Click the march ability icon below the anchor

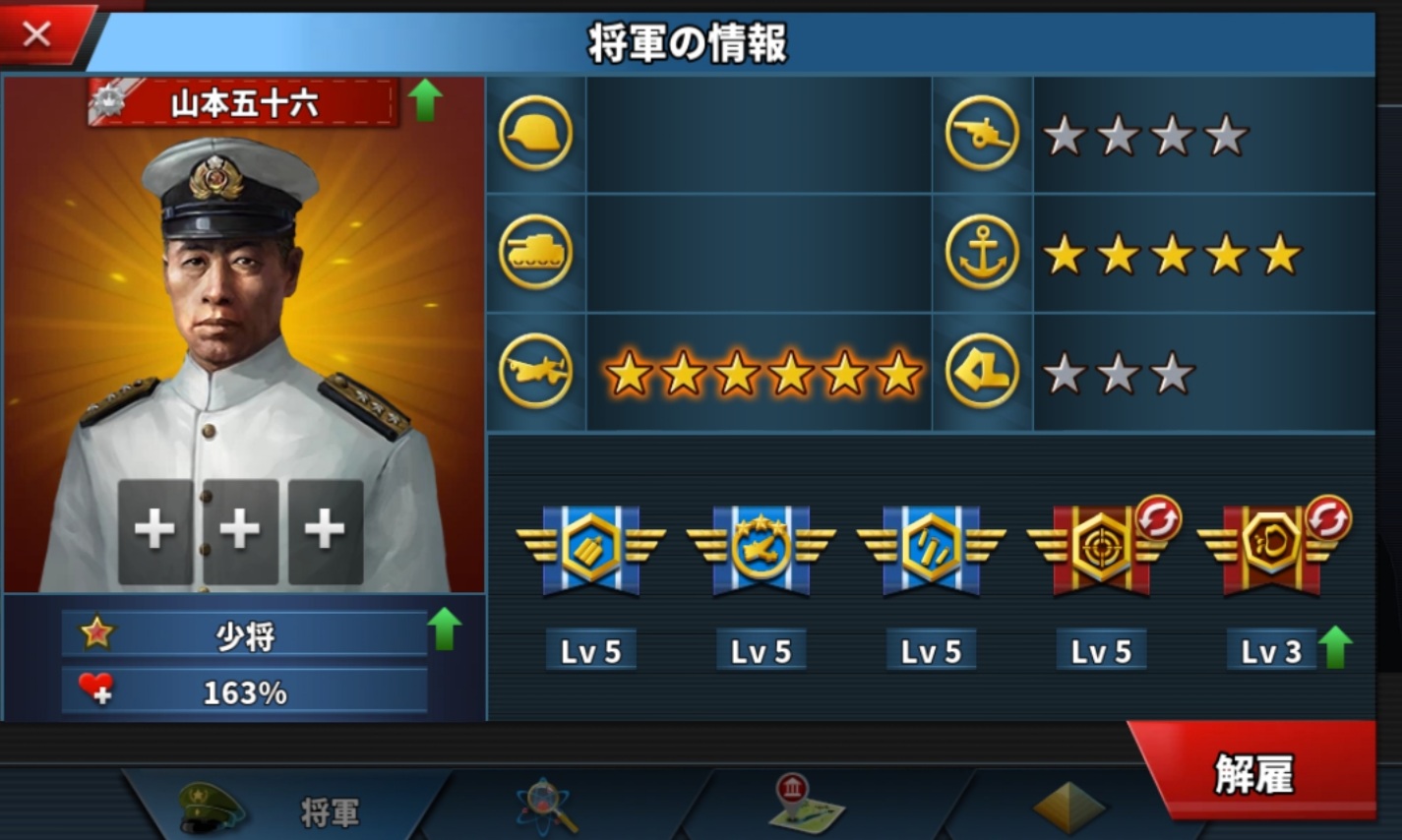click(981, 371)
